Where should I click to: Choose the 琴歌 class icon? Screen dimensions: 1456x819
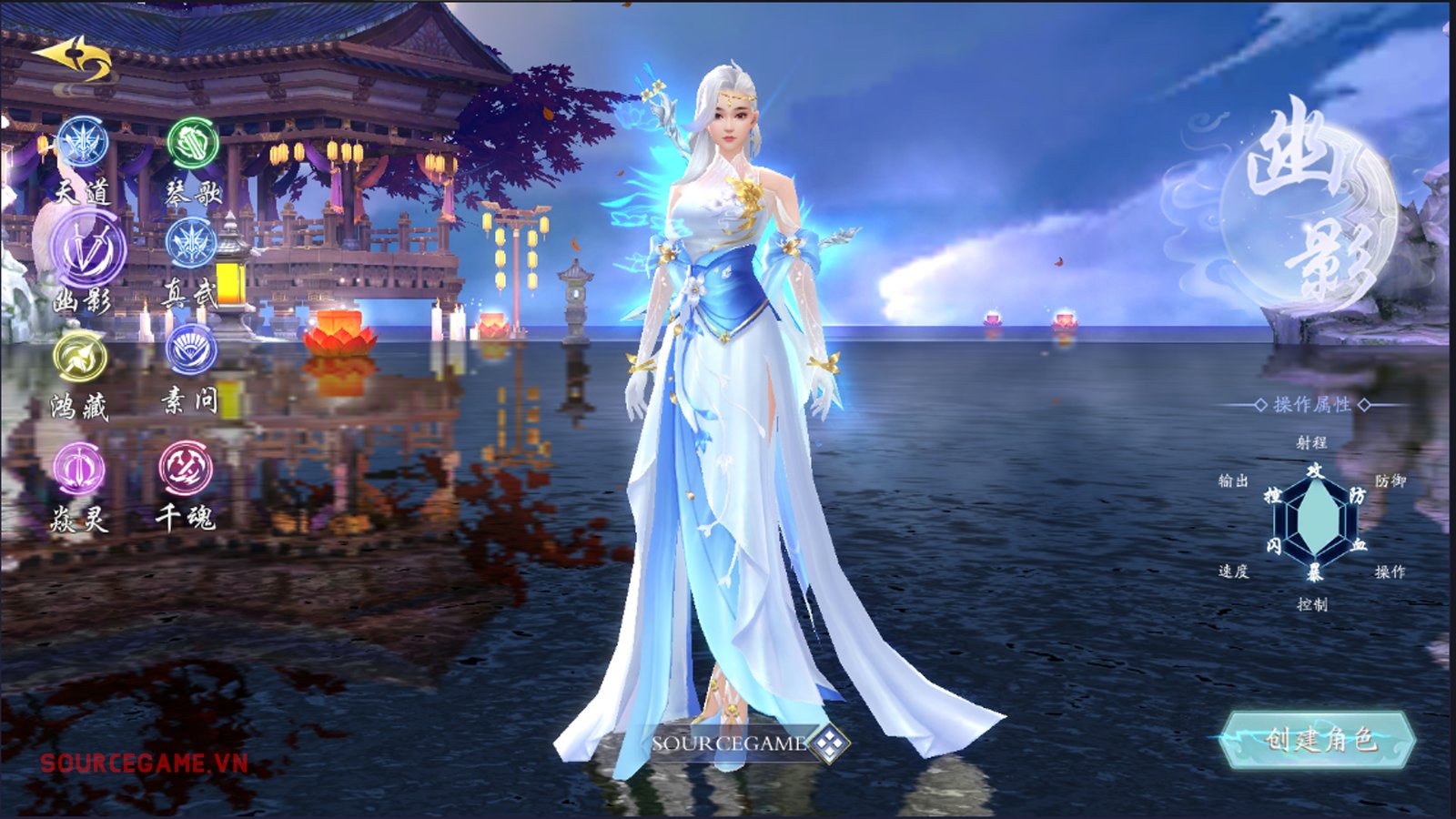point(192,144)
